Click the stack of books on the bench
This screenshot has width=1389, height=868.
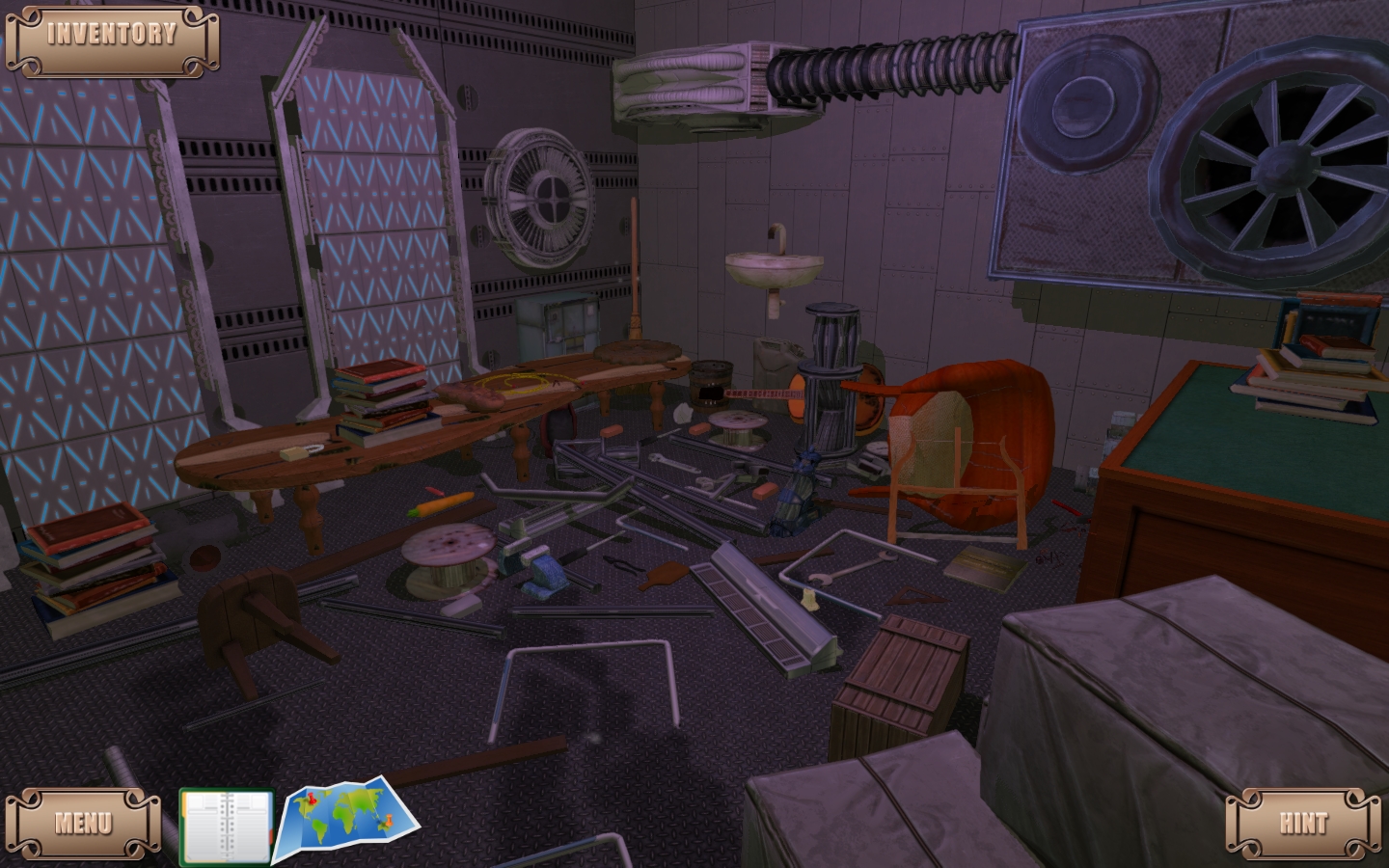point(379,391)
